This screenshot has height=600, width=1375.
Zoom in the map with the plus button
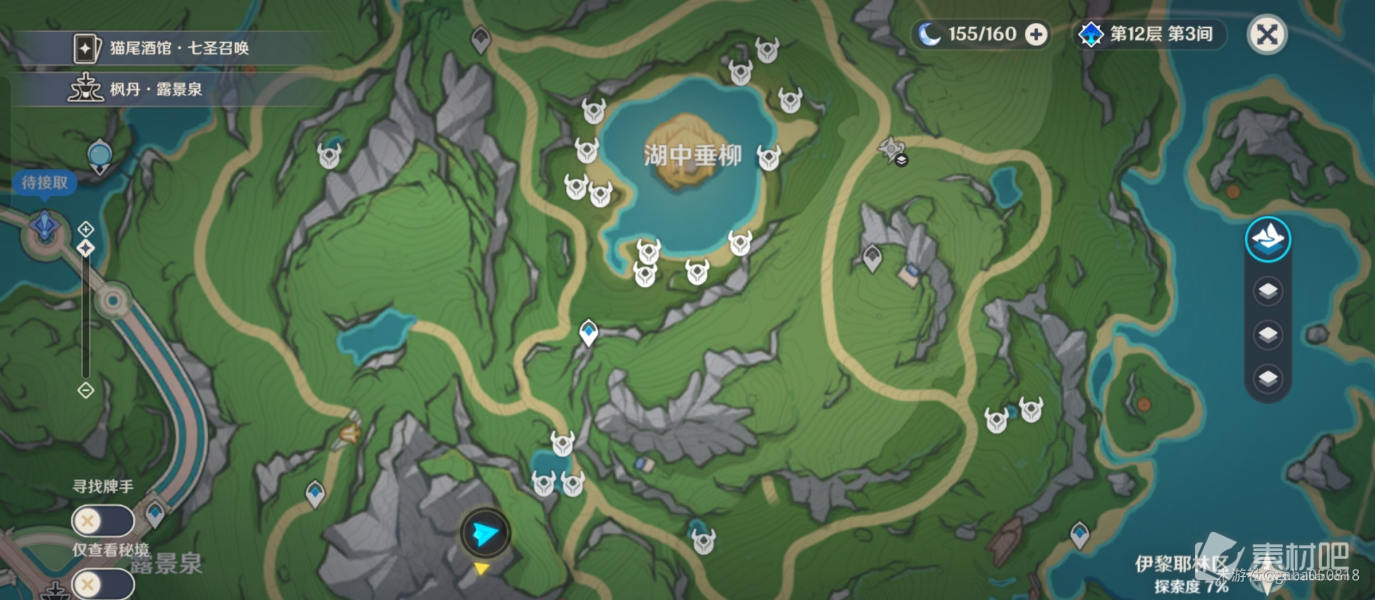[x=86, y=229]
